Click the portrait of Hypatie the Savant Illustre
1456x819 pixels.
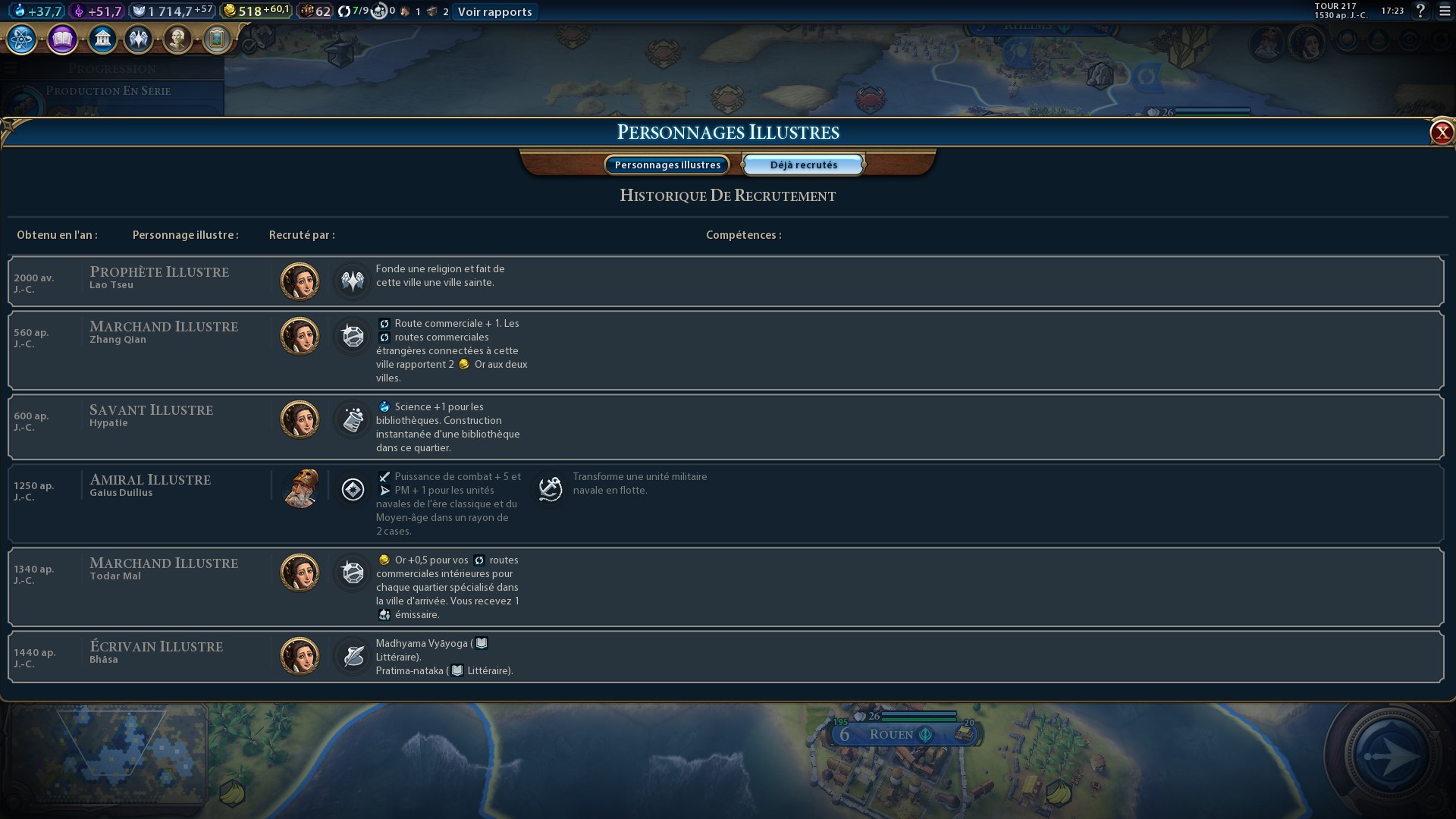(300, 419)
